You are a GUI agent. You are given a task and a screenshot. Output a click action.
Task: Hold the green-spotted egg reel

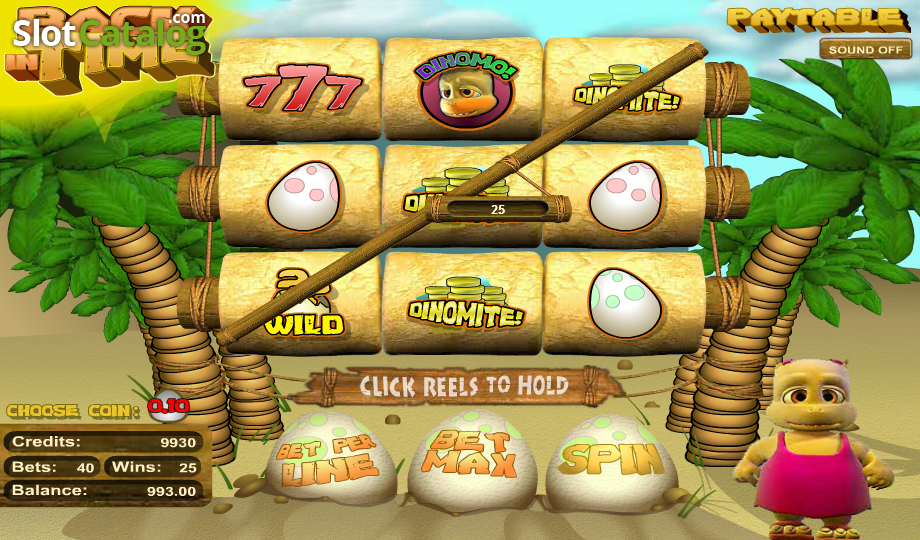pos(625,303)
